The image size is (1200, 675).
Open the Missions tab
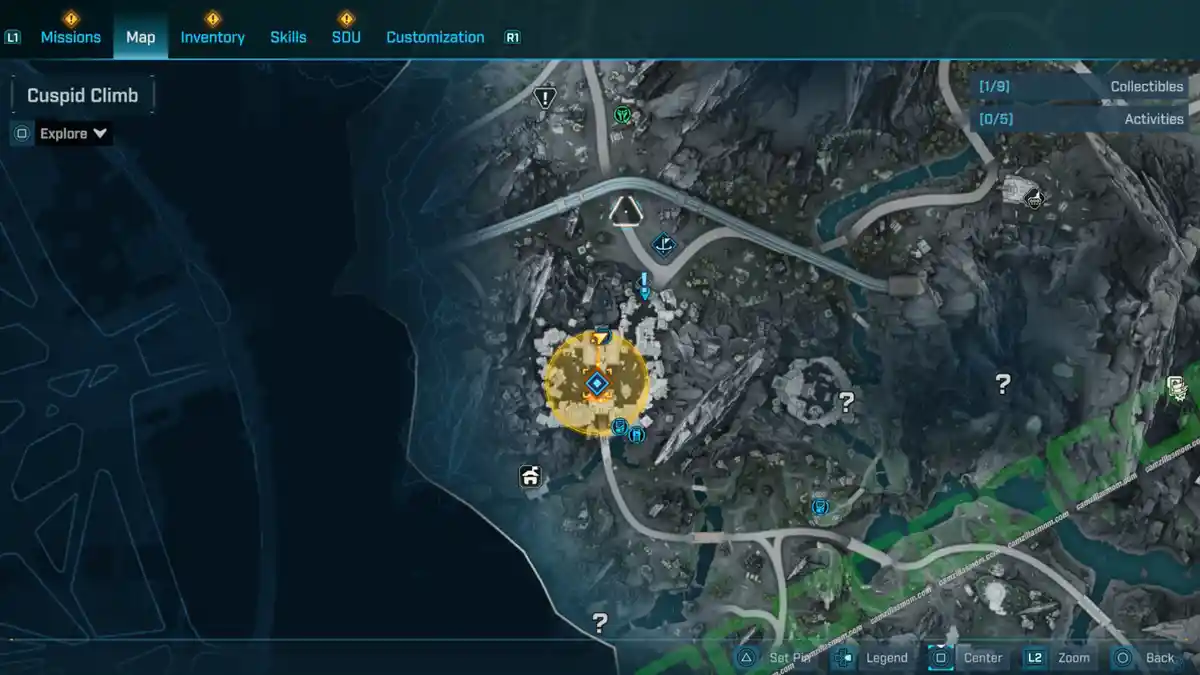click(x=70, y=37)
